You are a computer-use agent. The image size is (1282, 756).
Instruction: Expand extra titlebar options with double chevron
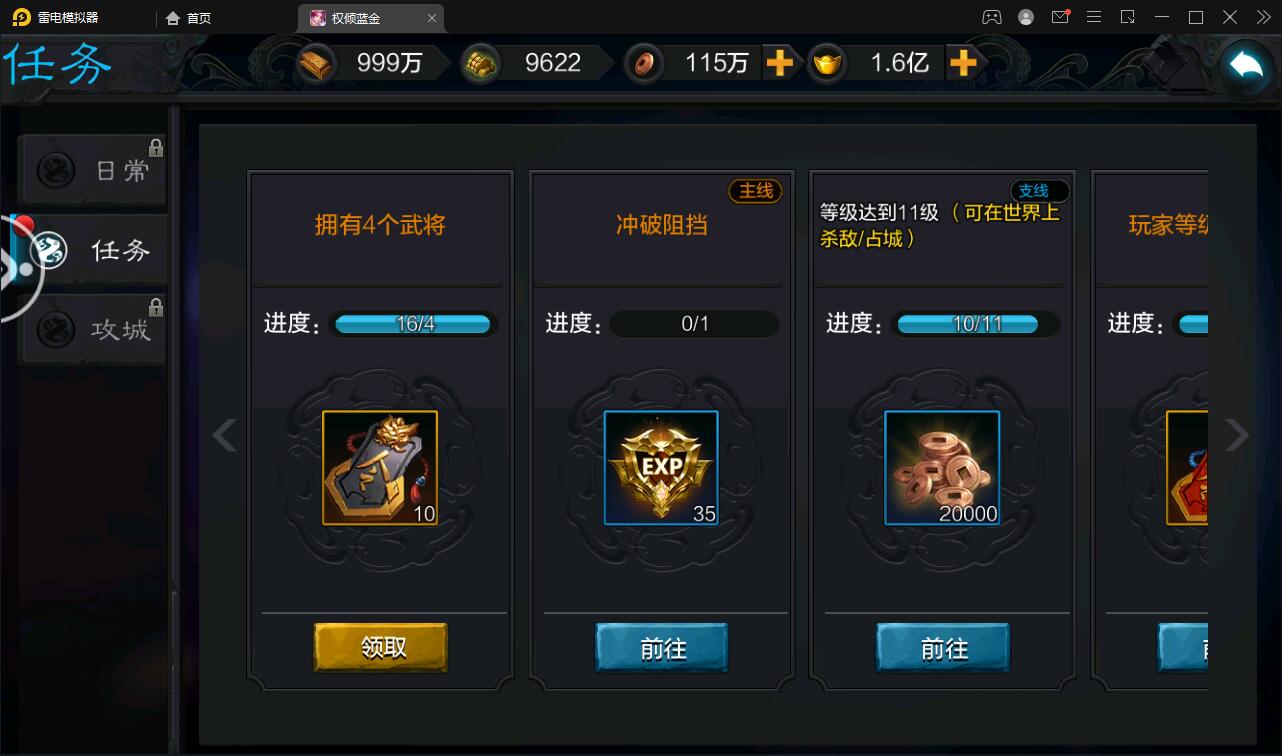pyautogui.click(x=1264, y=17)
